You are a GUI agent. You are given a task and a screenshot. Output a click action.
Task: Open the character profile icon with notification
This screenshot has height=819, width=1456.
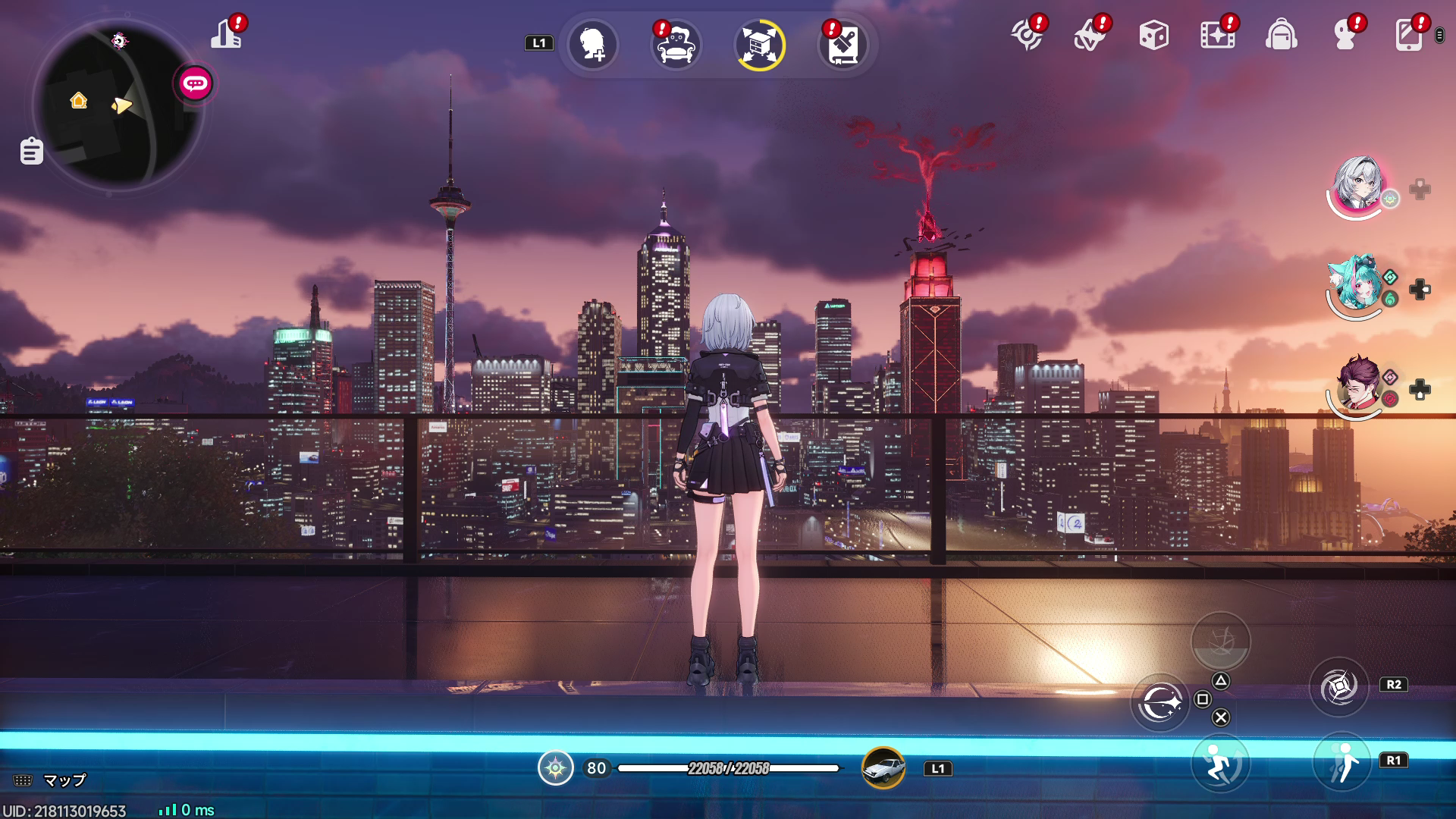click(x=1347, y=34)
